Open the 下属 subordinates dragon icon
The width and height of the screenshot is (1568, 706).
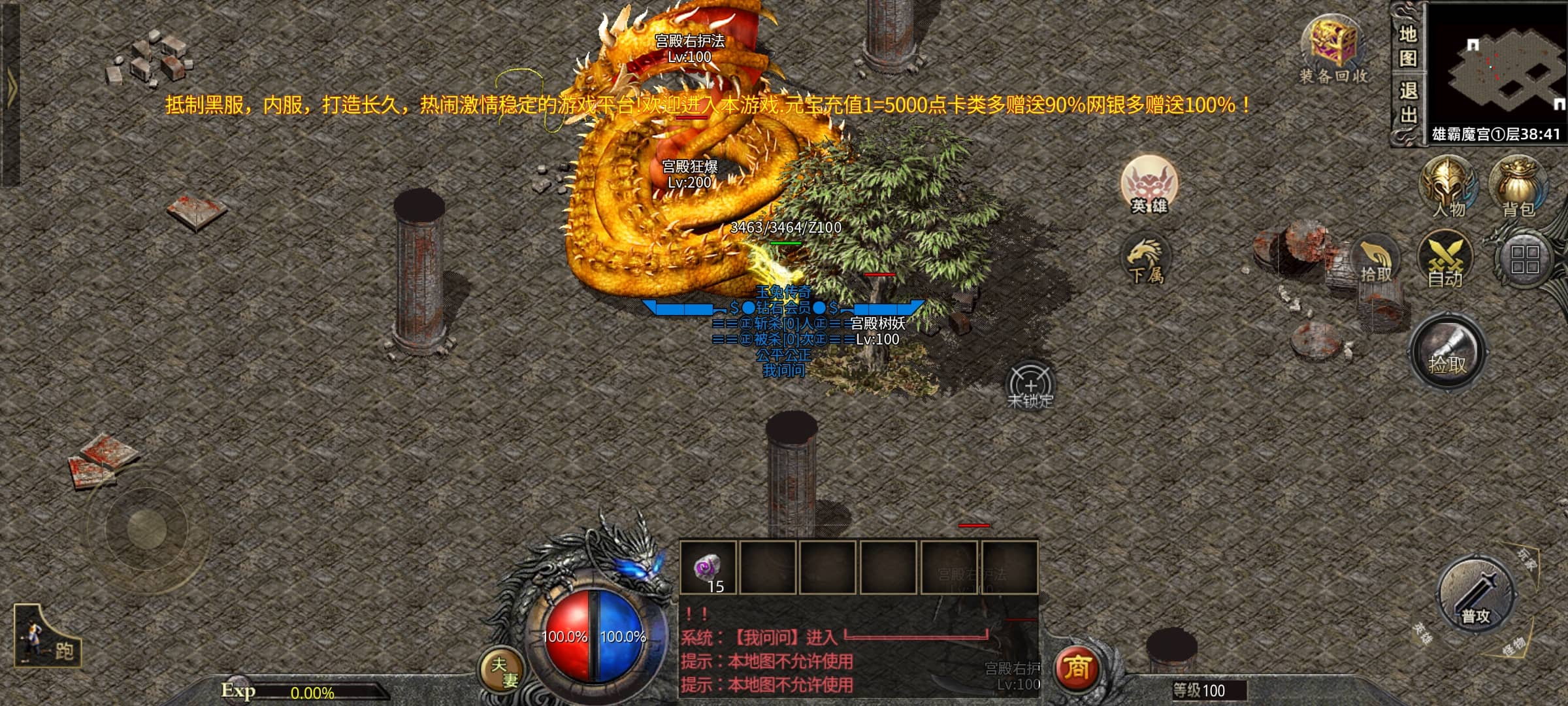[1145, 261]
